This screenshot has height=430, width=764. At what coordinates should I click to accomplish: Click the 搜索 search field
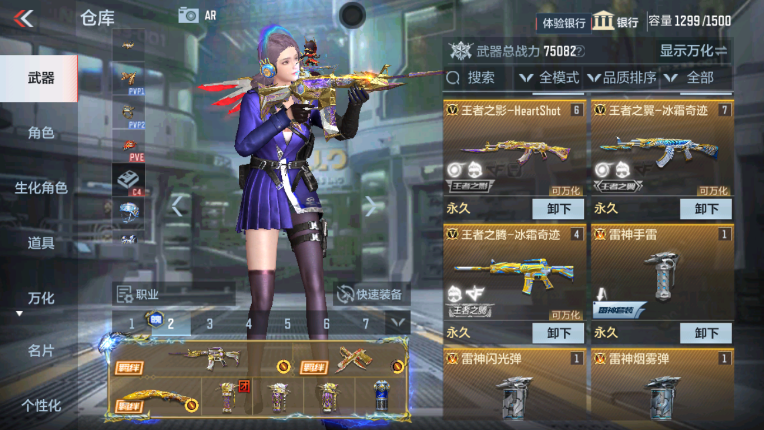pyautogui.click(x=478, y=77)
